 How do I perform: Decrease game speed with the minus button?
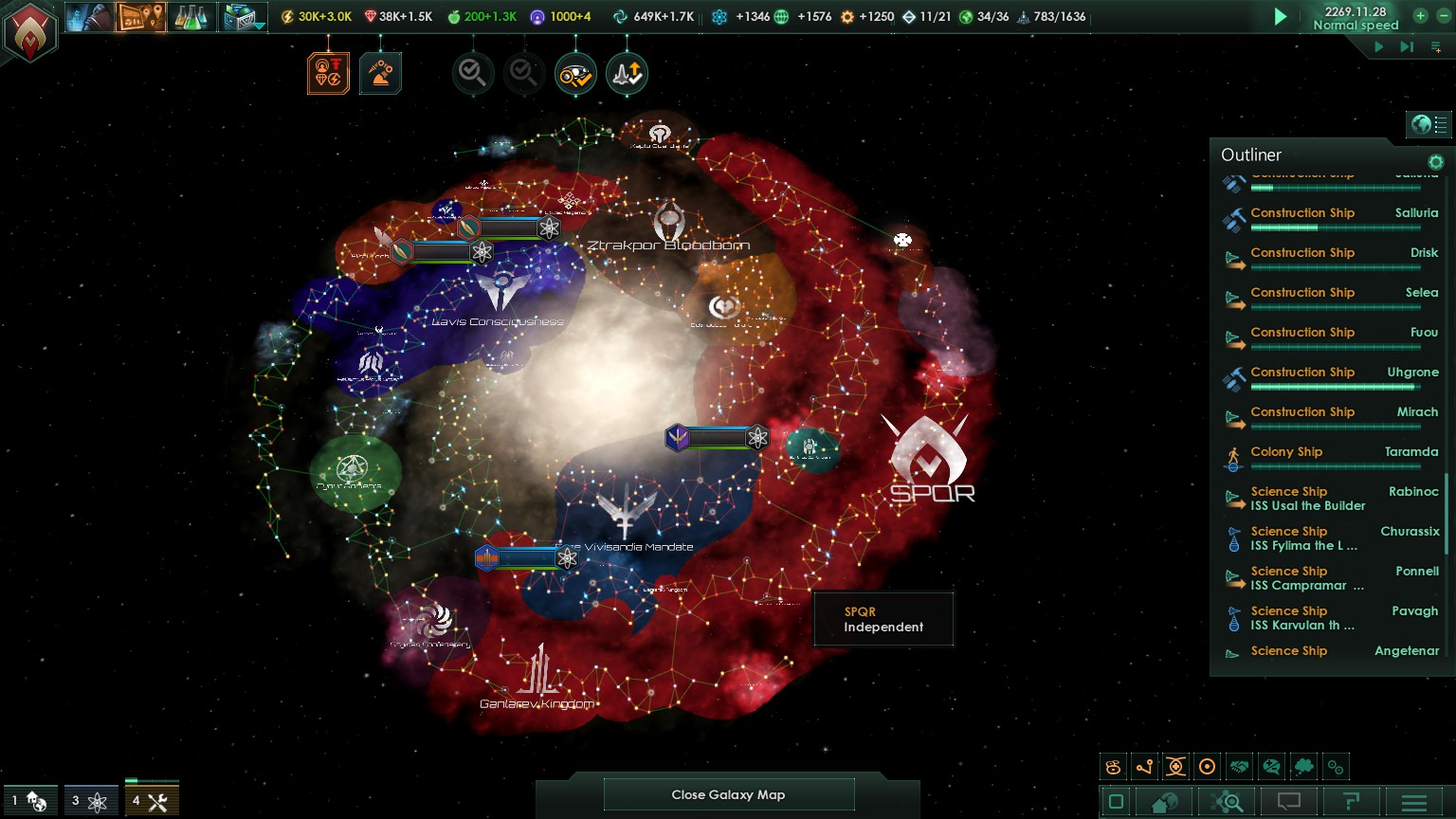(1444, 16)
